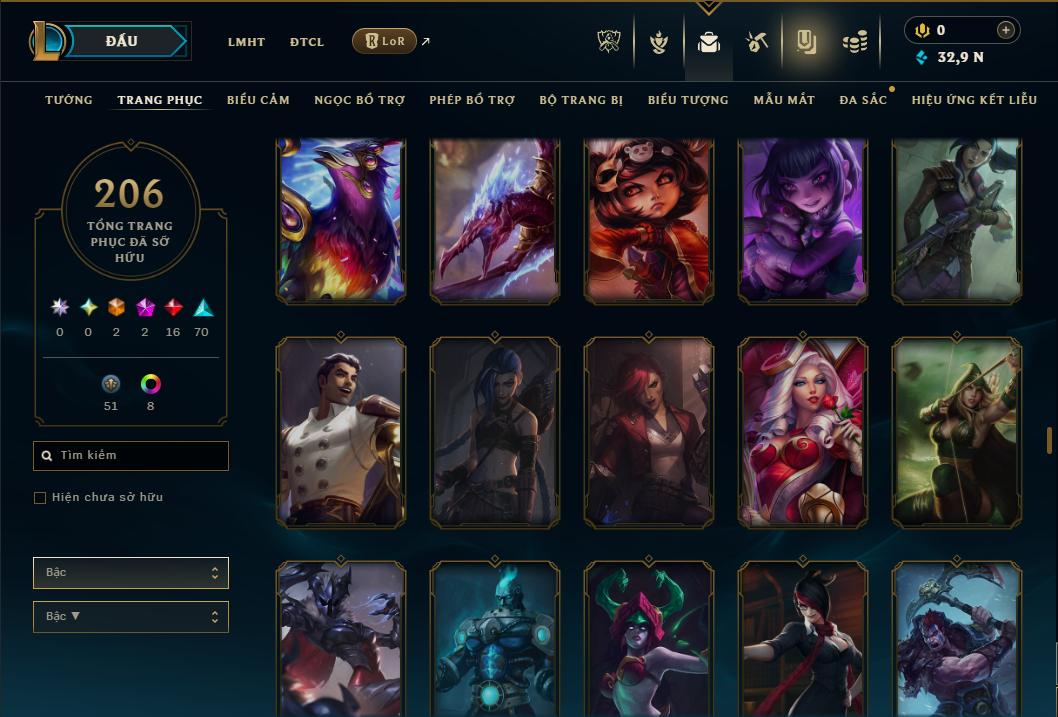Open the BIỂU TƯỢNG icons tab
Viewport: 1058px width, 717px height.
pos(688,100)
